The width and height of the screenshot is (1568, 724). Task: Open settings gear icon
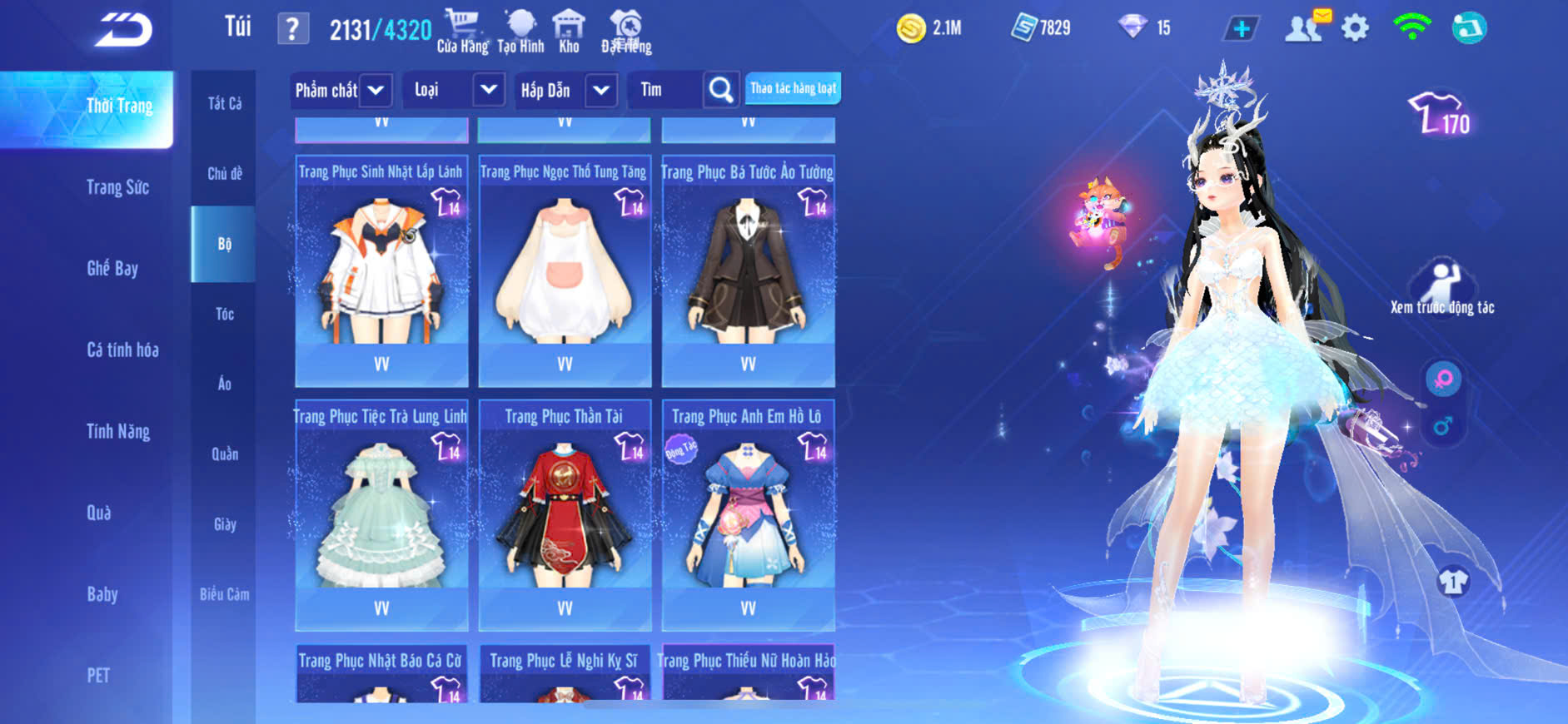1355,28
